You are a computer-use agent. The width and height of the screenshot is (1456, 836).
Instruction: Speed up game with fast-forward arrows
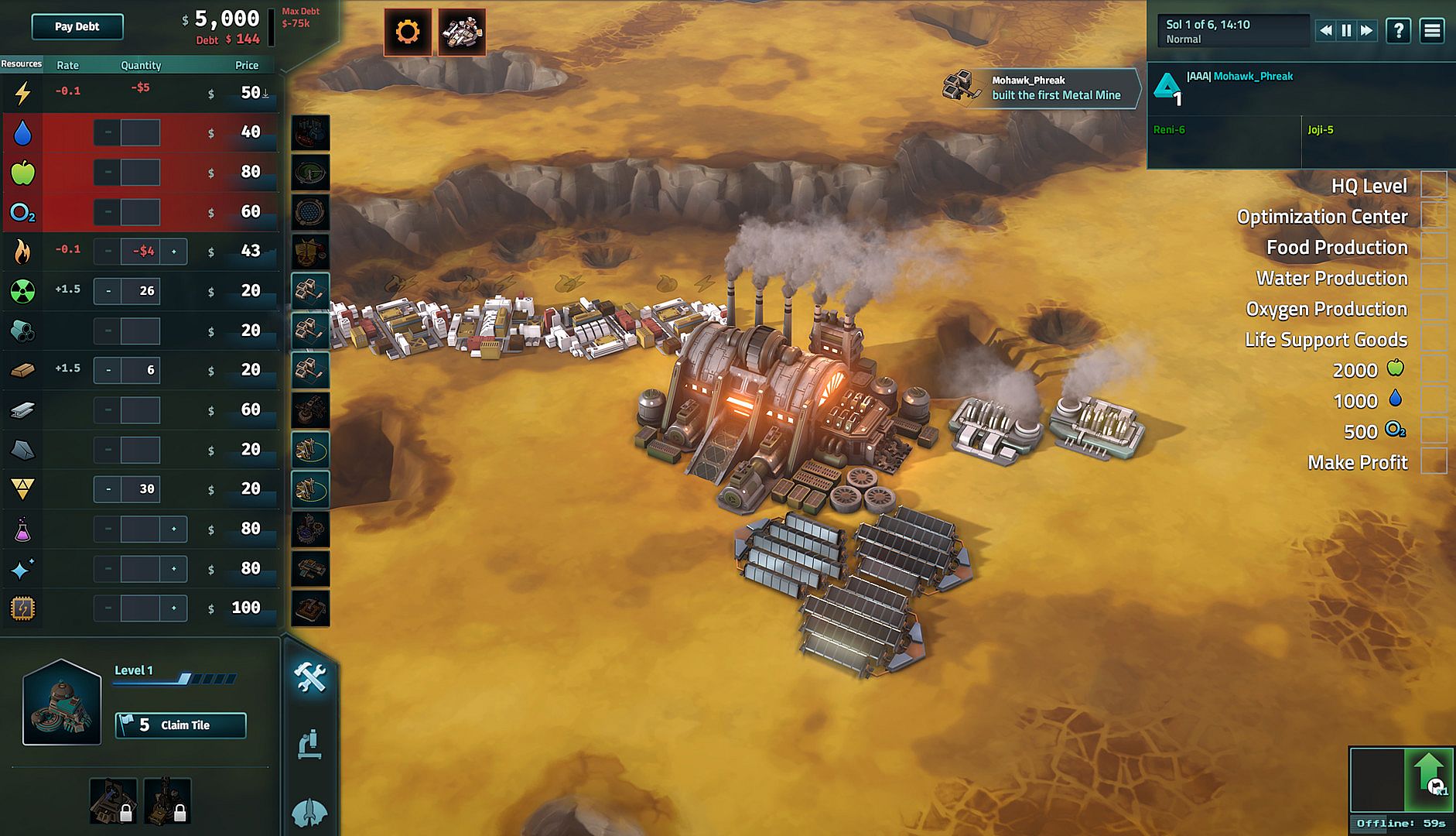click(x=1367, y=30)
